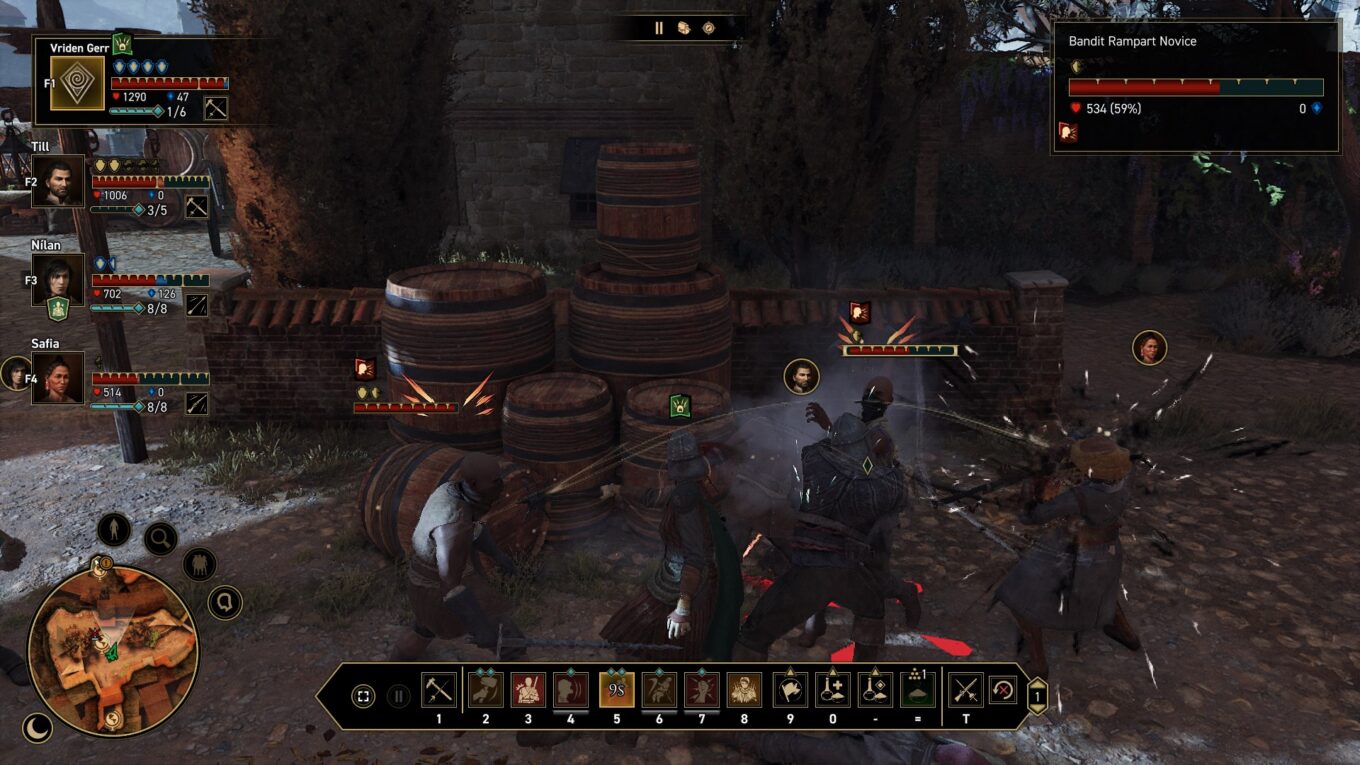This screenshot has height=765, width=1360.
Task: Use the healing potion in slot 0
Action: click(x=833, y=690)
